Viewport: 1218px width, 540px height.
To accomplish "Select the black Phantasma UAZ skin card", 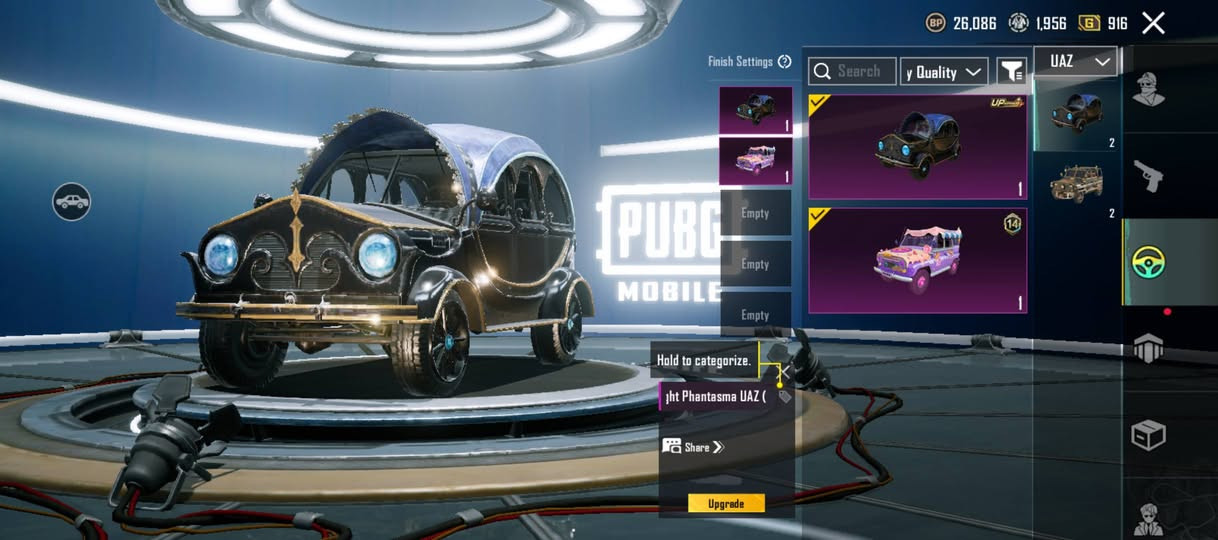I will click(x=917, y=148).
